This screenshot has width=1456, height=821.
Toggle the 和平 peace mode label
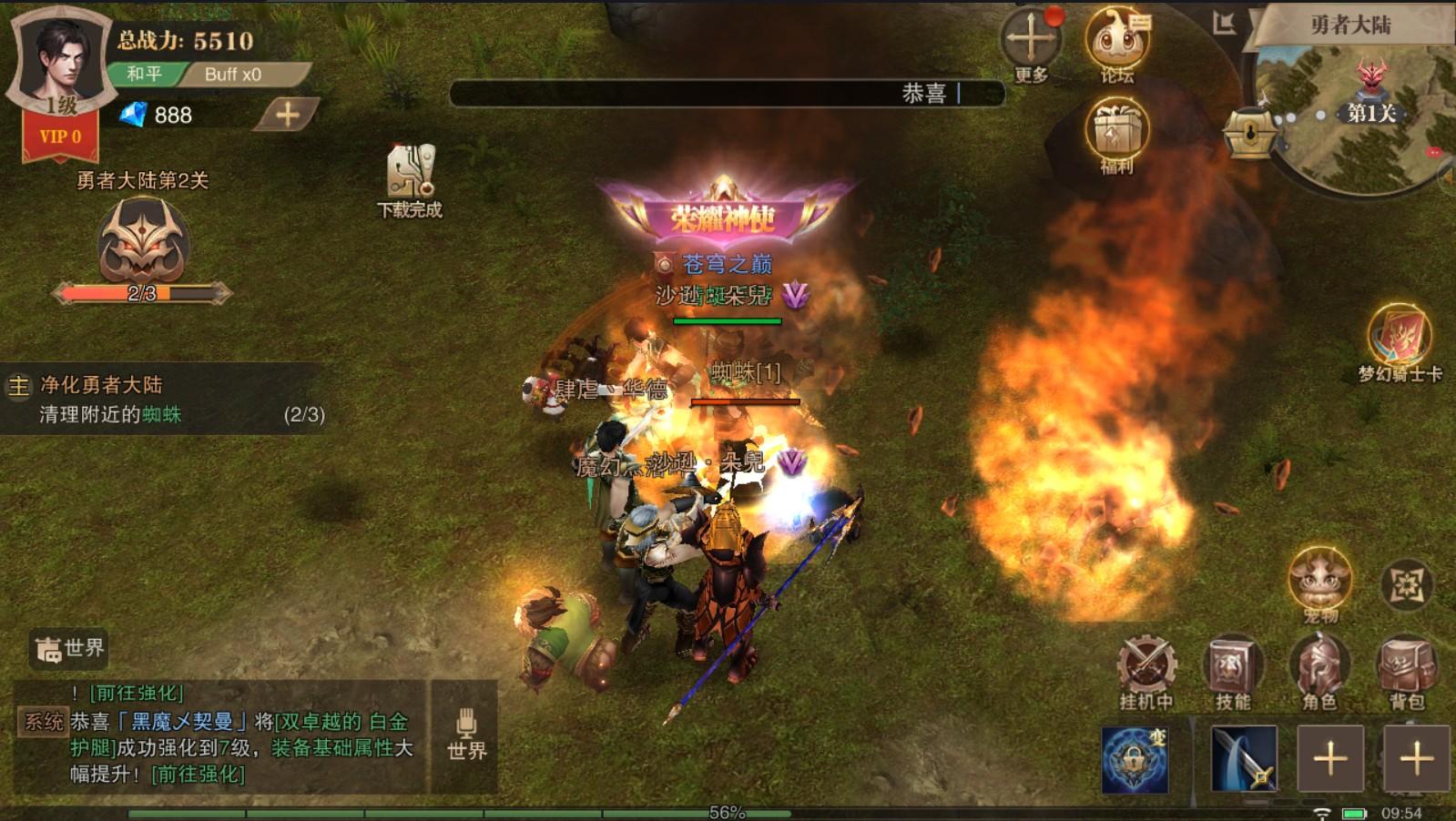(144, 75)
